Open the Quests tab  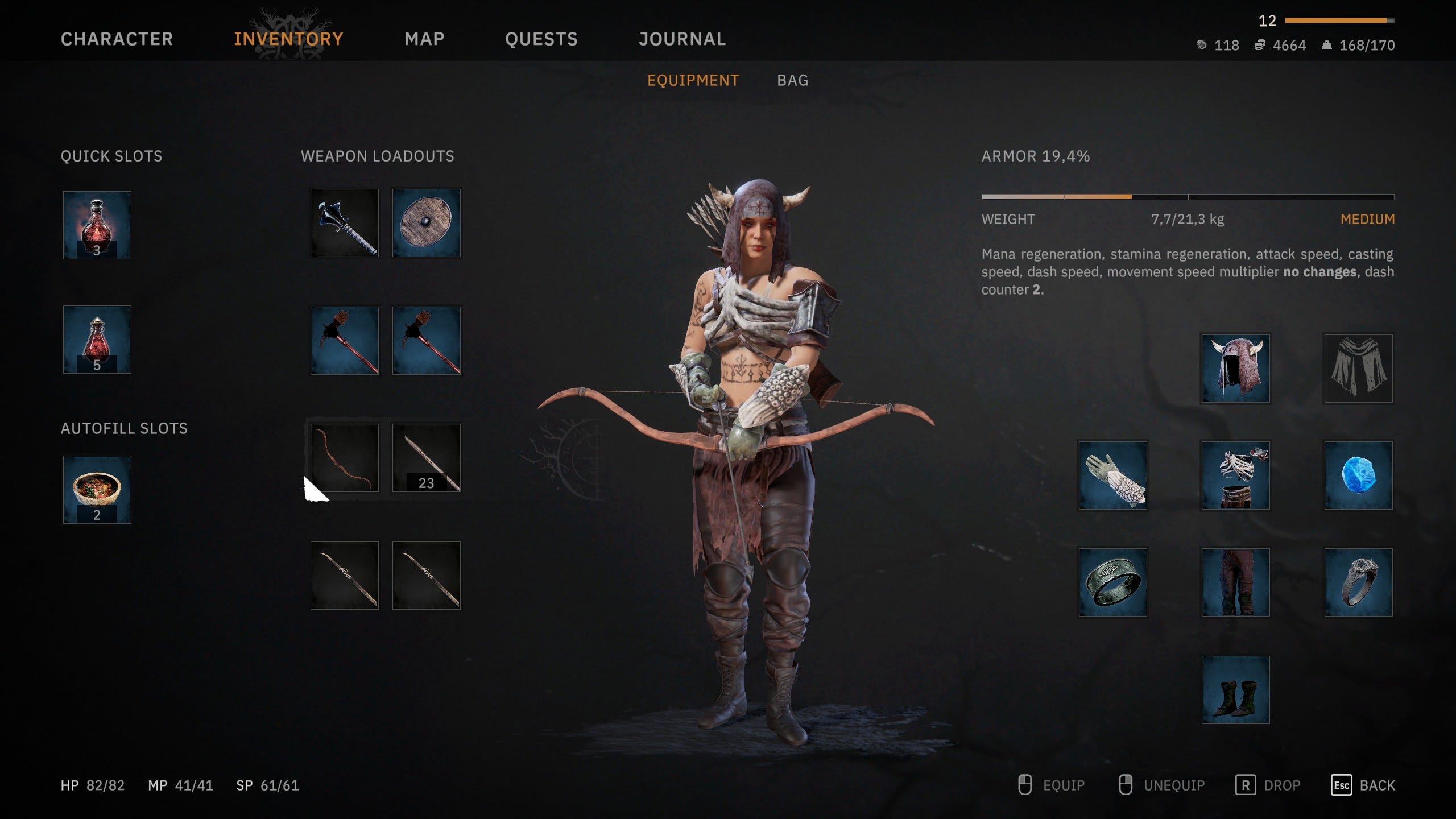(x=541, y=39)
